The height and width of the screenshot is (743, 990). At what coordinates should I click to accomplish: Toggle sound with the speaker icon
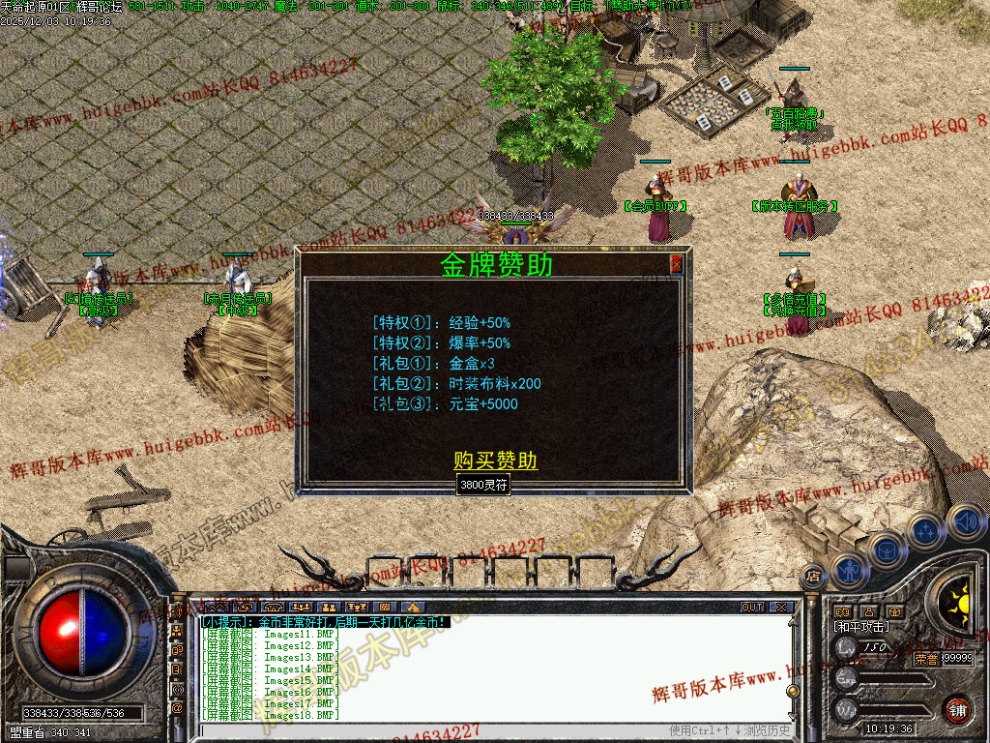coord(966,522)
